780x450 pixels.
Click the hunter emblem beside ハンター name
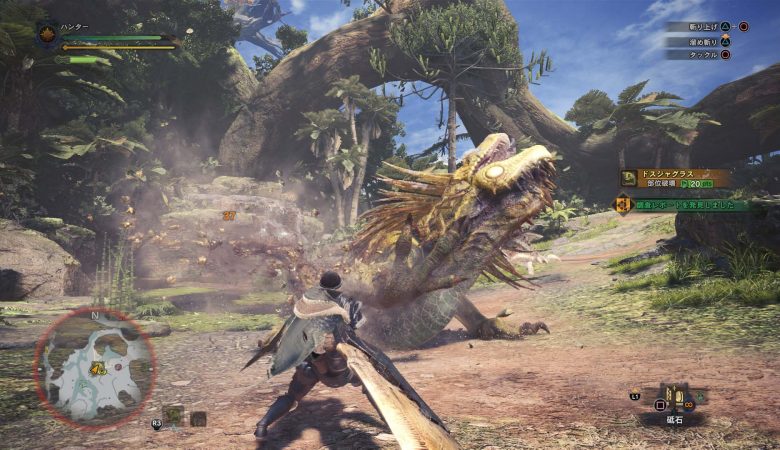point(47,35)
